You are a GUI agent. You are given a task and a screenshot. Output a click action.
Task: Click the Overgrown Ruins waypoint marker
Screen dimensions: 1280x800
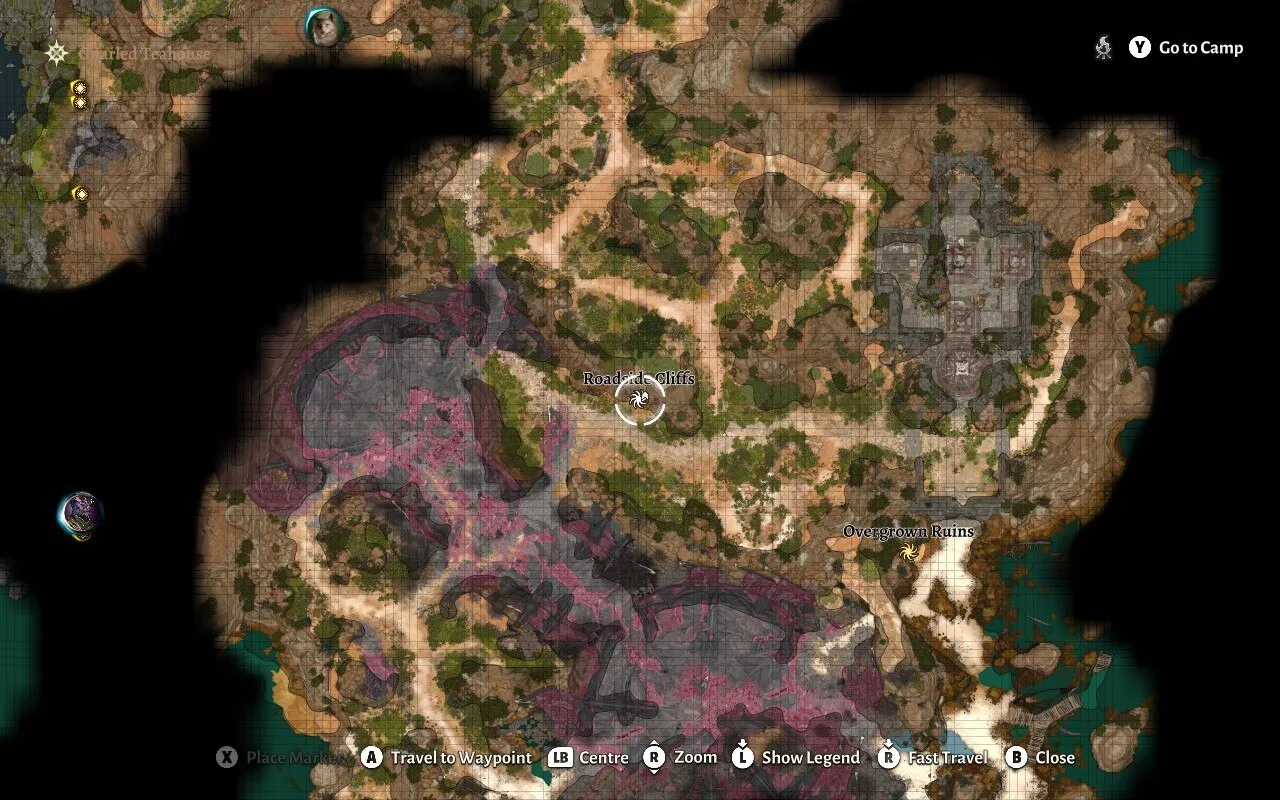[911, 551]
